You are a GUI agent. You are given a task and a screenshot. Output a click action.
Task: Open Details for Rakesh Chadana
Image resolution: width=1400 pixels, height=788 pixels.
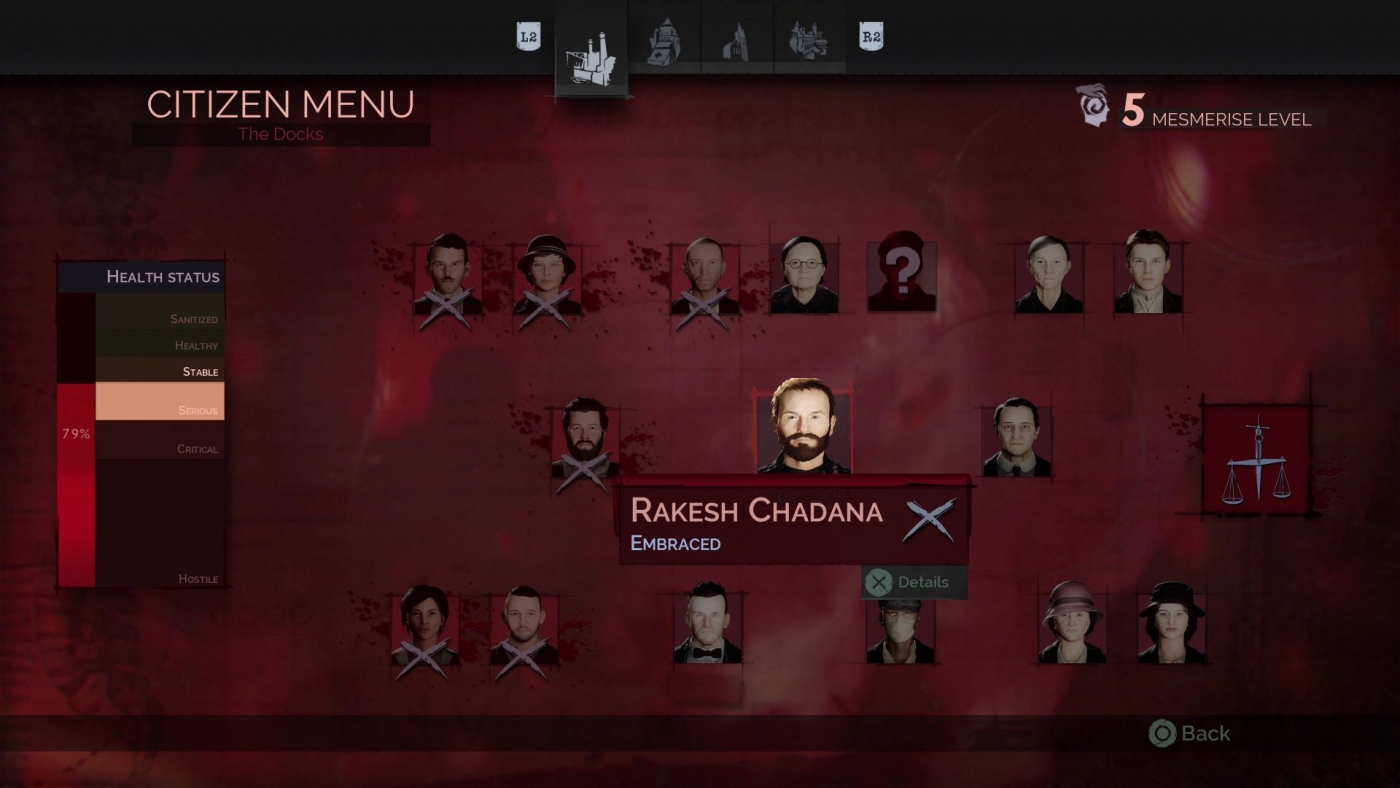click(915, 582)
